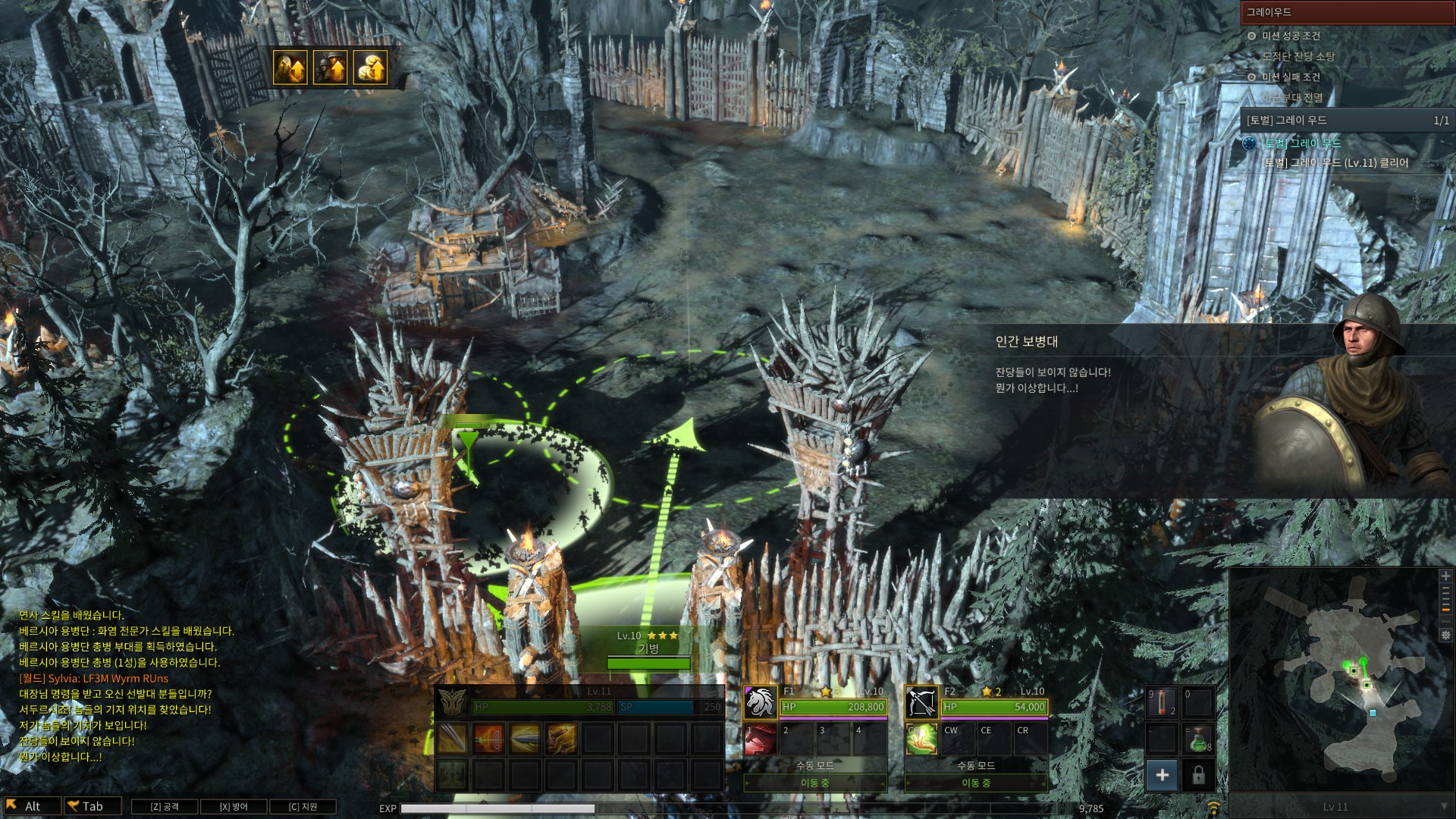Activate the golden piercing arrow skill
Screen dimensions: 1456x819
tap(525, 738)
